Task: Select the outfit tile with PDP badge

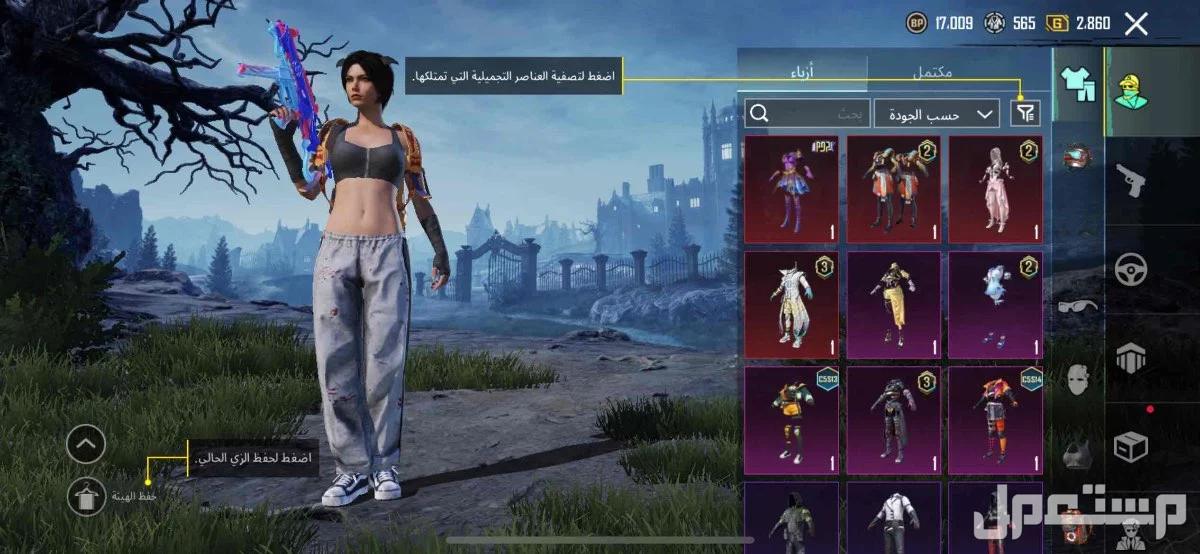Action: point(792,189)
